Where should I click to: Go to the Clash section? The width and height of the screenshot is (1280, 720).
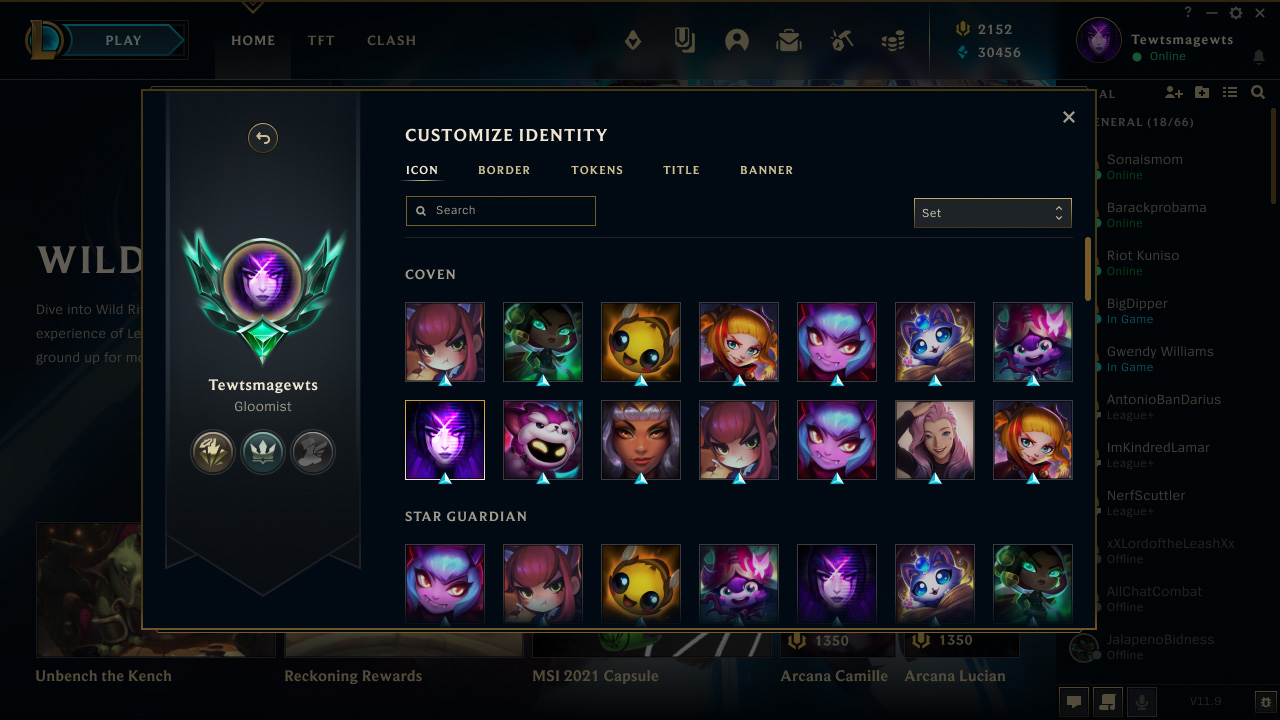[x=391, y=41]
